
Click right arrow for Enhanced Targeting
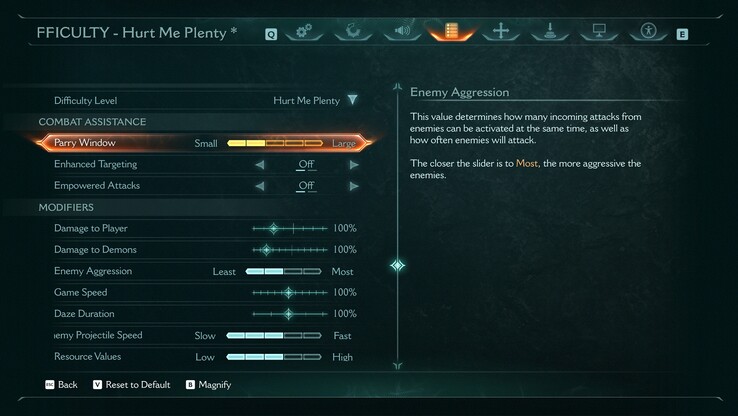[x=354, y=164]
